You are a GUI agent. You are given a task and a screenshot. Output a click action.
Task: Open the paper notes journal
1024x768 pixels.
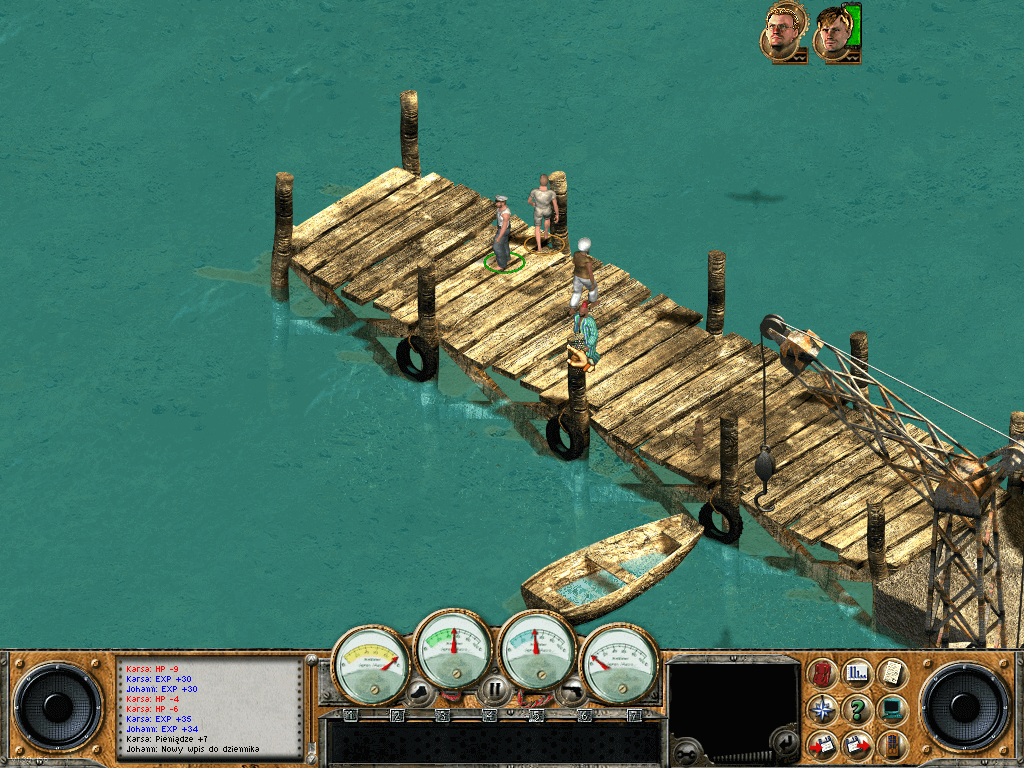click(891, 673)
